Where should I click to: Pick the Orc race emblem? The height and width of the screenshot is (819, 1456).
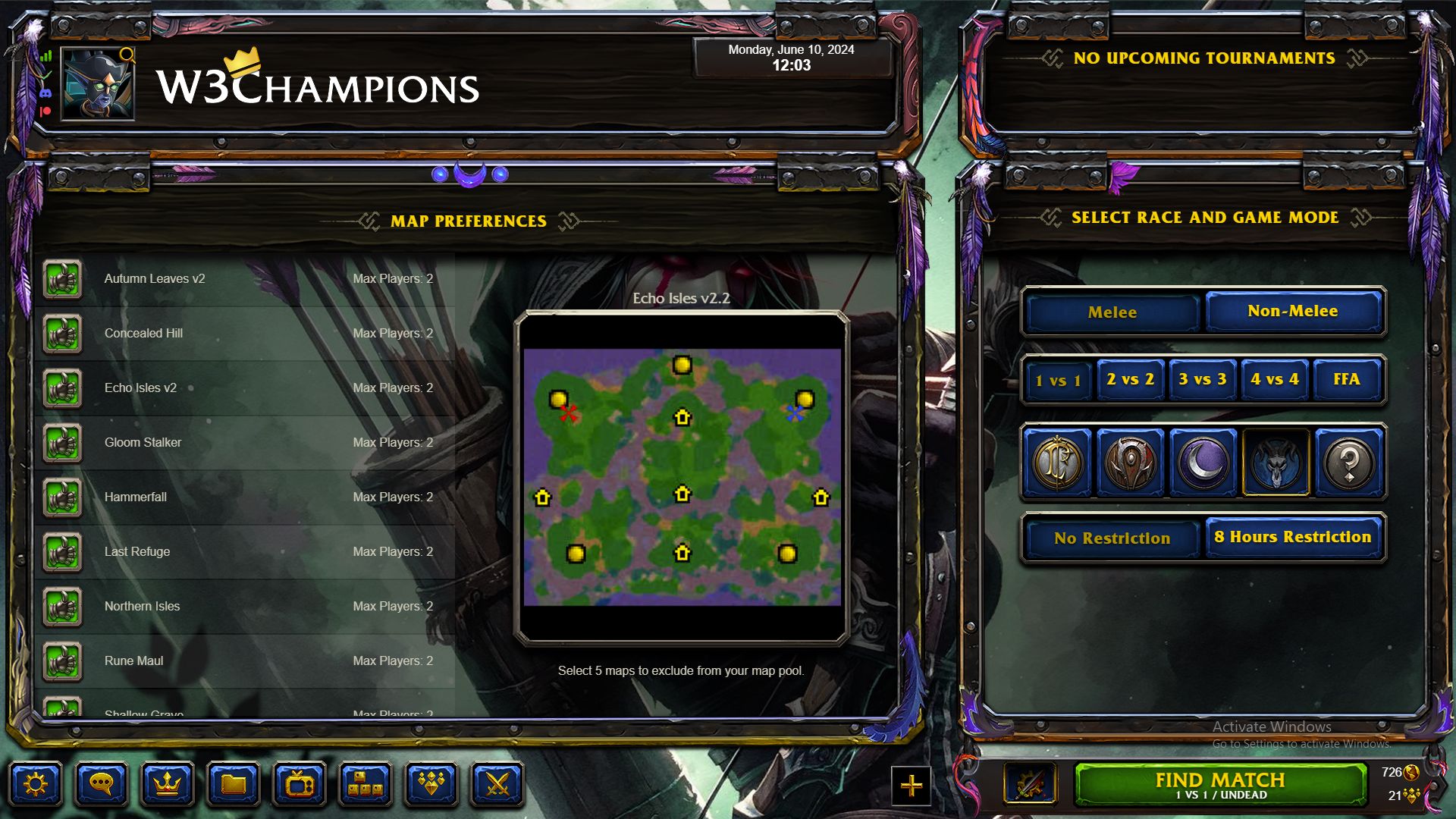(1130, 462)
